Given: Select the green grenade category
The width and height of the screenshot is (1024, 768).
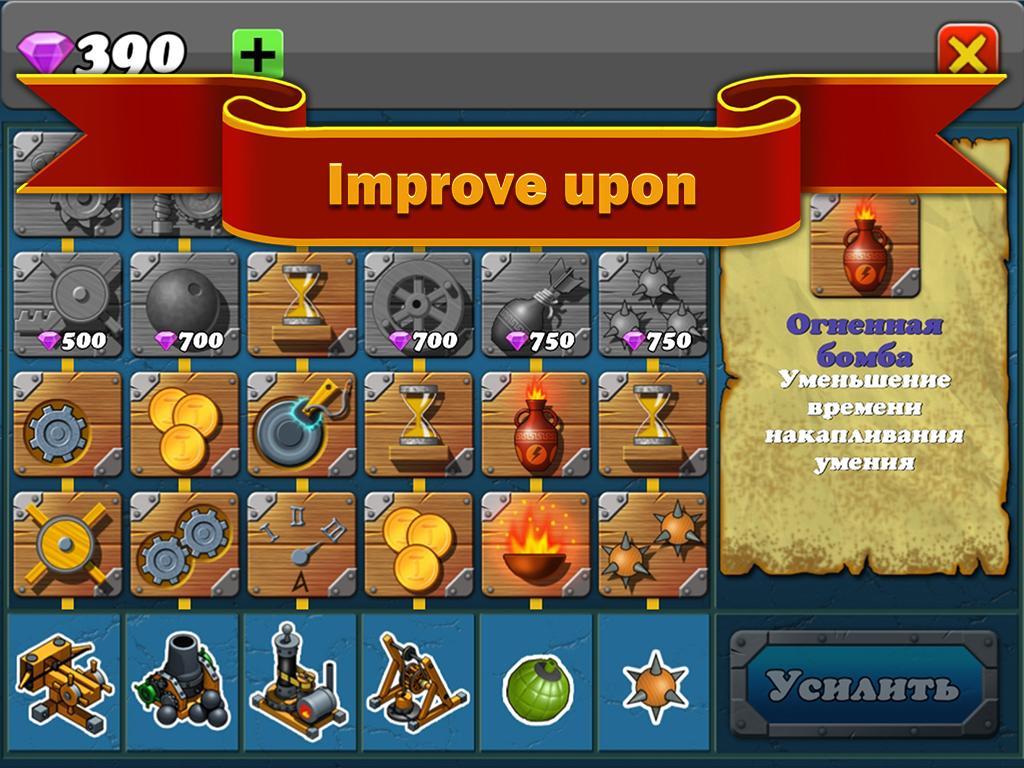Looking at the screenshot, I should [x=536, y=688].
